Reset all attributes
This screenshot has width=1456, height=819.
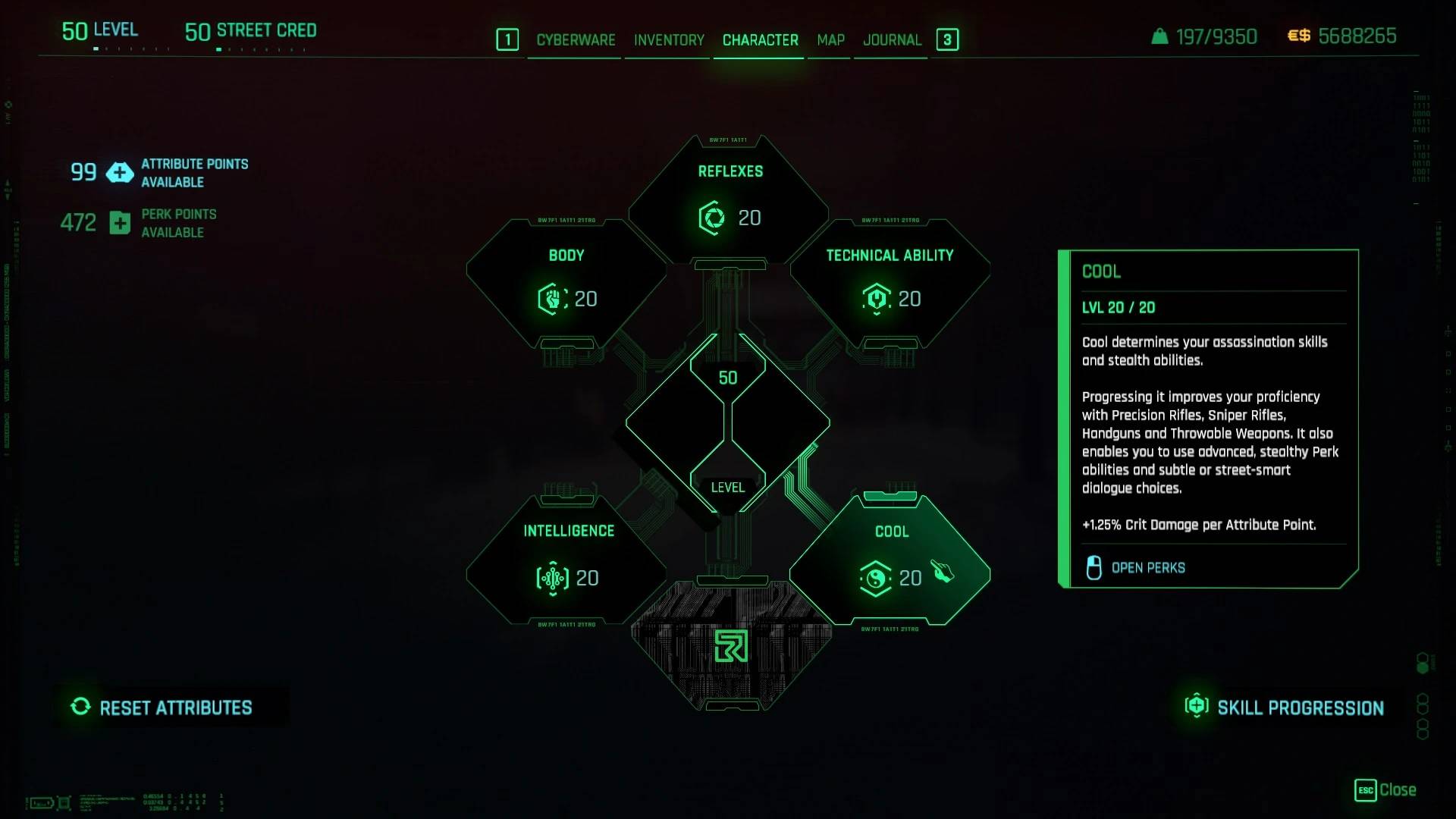pos(162,708)
